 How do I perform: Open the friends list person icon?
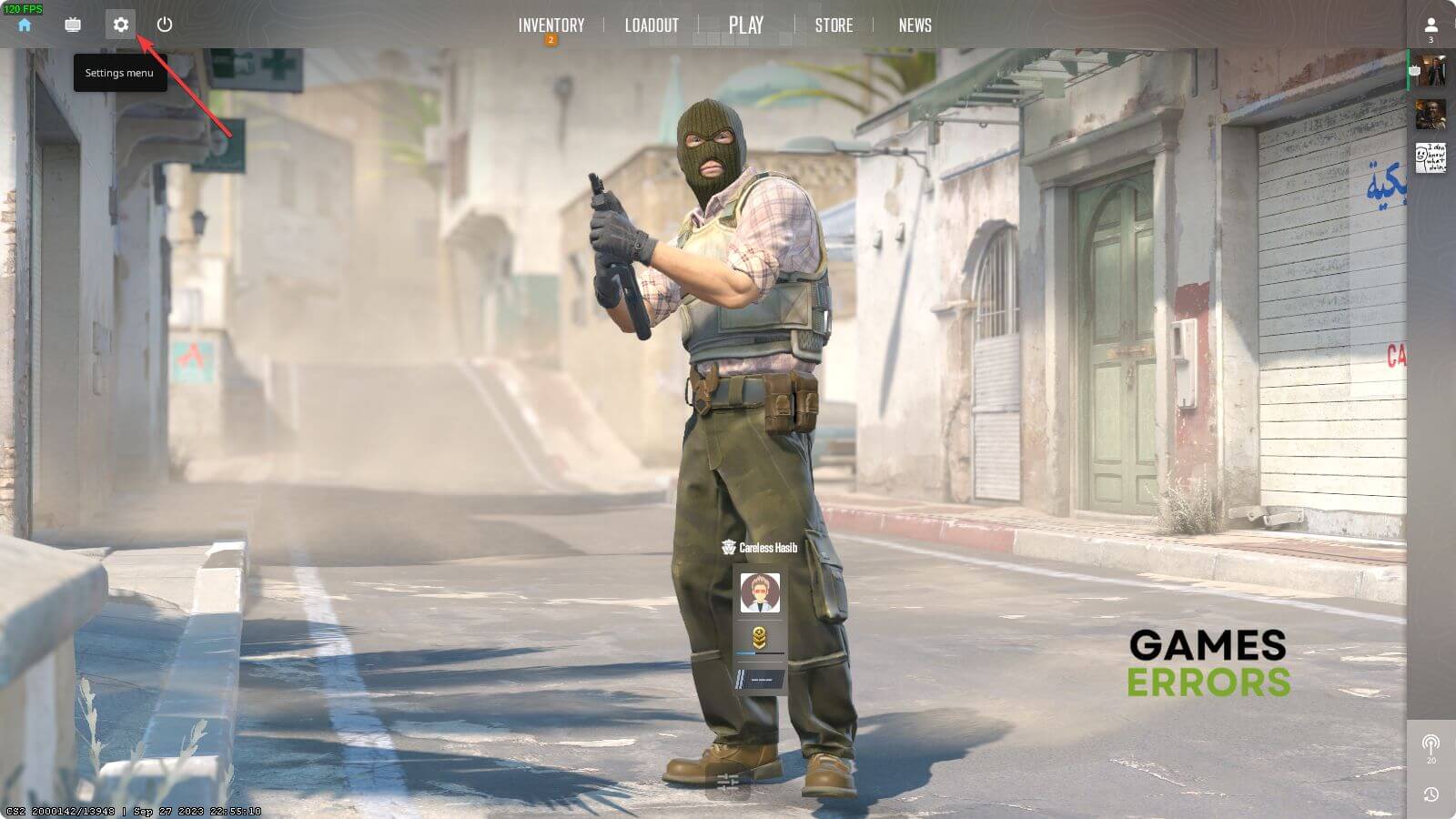coord(1431,25)
